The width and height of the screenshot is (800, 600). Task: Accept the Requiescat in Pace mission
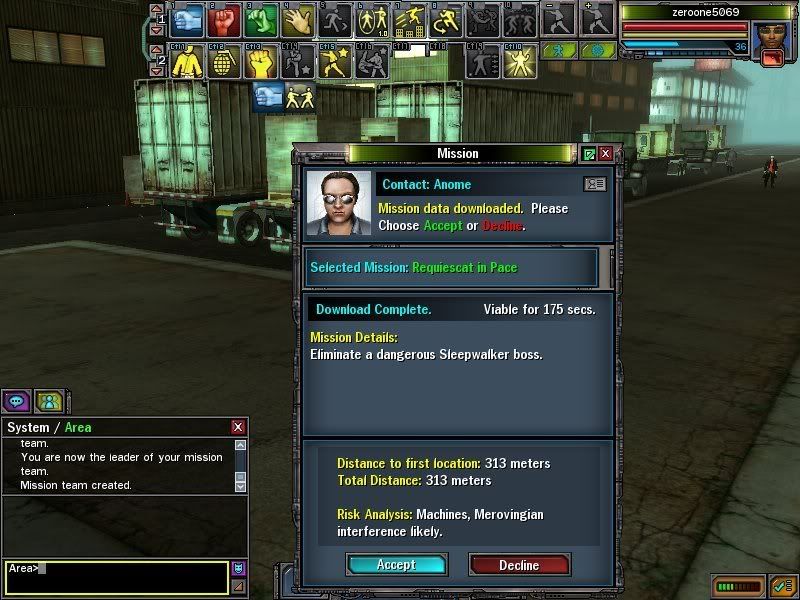coord(396,565)
